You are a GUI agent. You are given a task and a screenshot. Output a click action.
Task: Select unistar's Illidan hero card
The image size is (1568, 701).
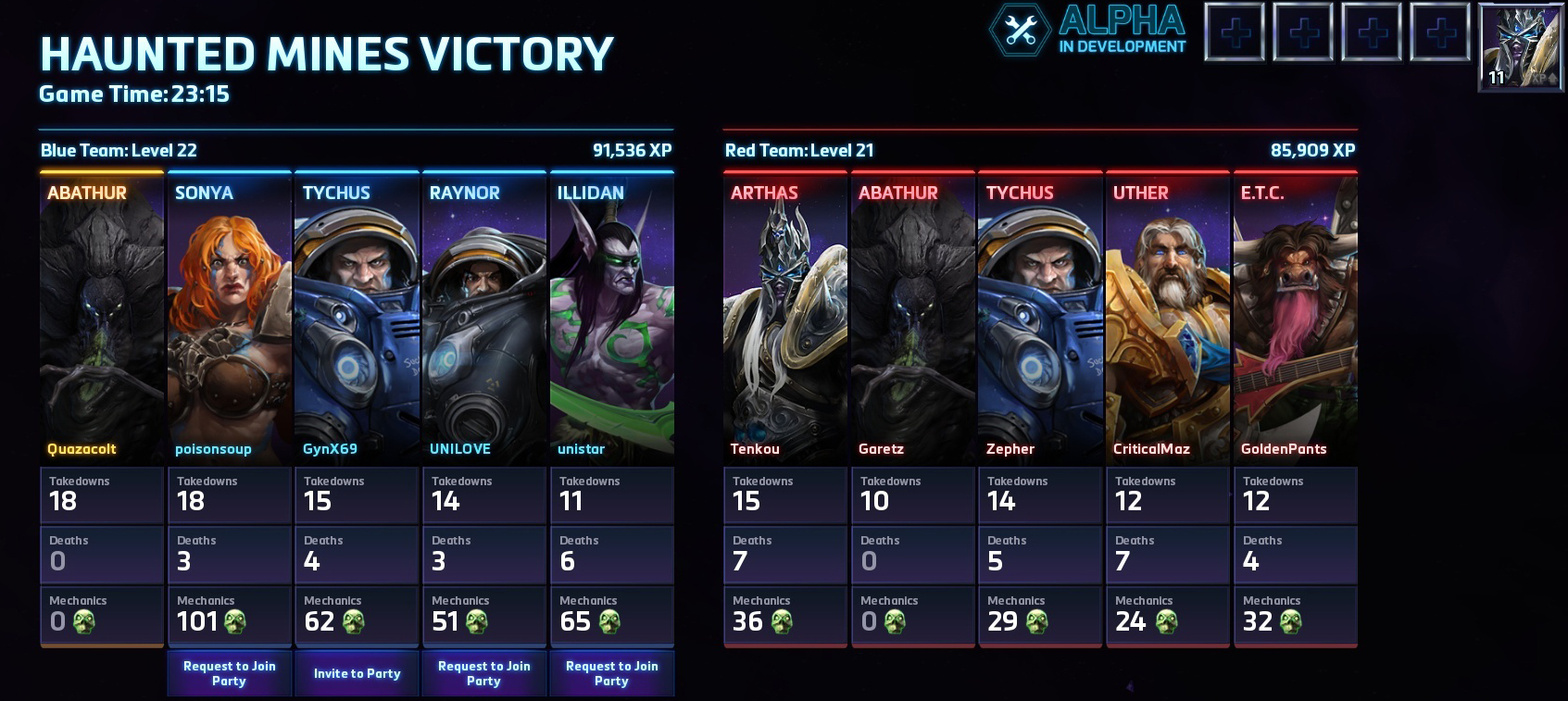click(x=611, y=319)
